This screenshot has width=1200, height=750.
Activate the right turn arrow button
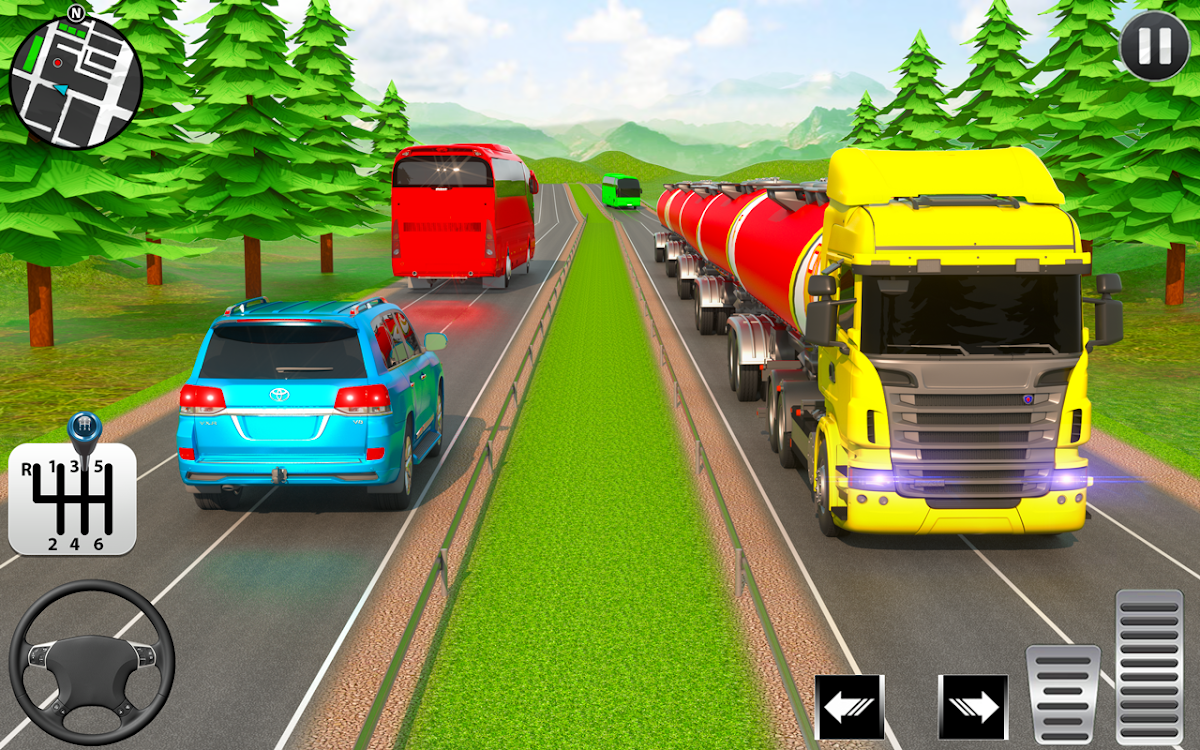point(972,707)
